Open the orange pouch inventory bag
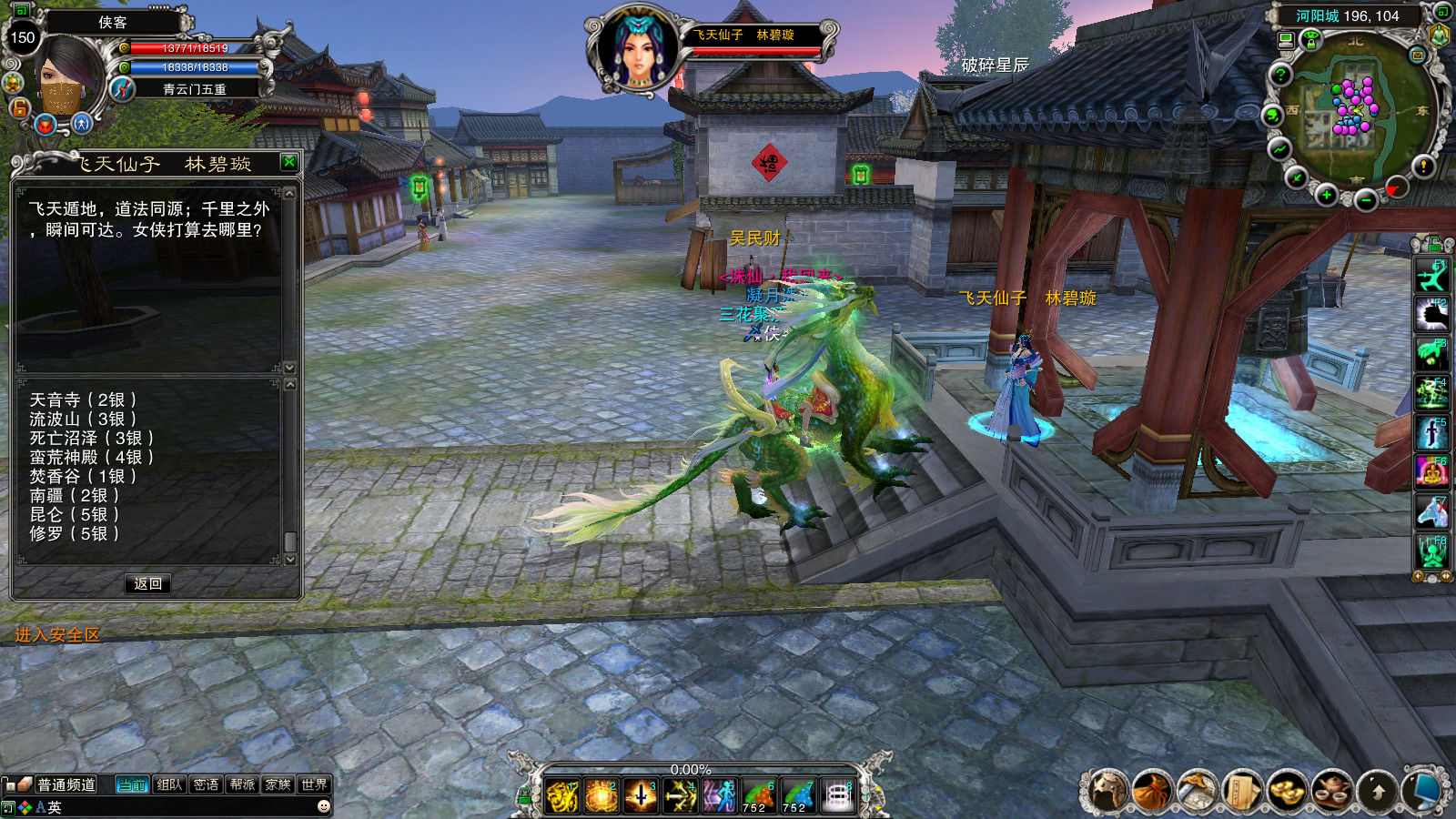The height and width of the screenshot is (819, 1456). pyautogui.click(x=1152, y=791)
